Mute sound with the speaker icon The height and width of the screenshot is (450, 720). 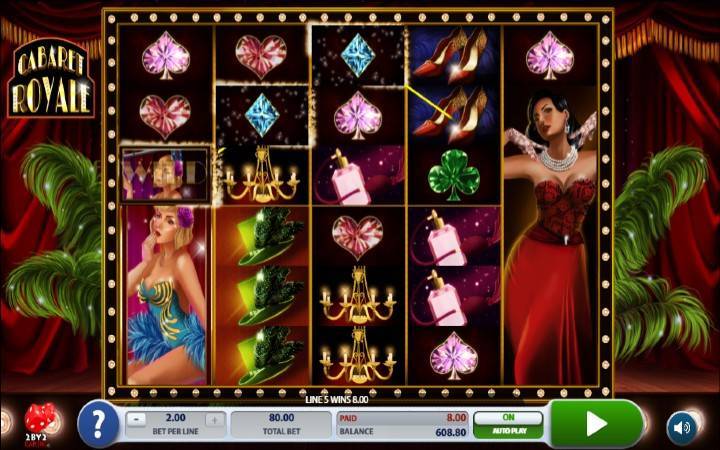point(681,425)
